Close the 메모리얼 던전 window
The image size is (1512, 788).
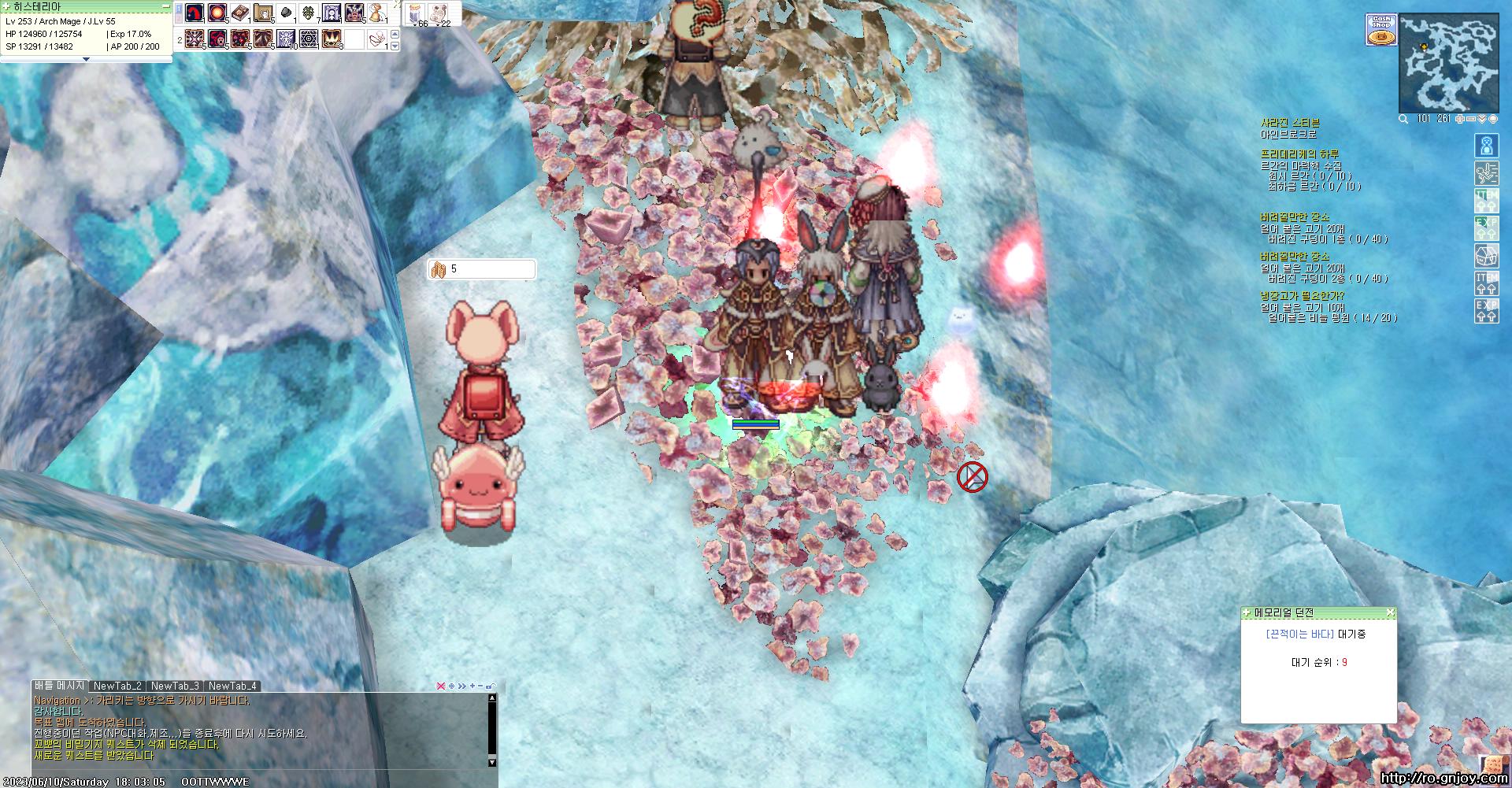click(x=1390, y=612)
